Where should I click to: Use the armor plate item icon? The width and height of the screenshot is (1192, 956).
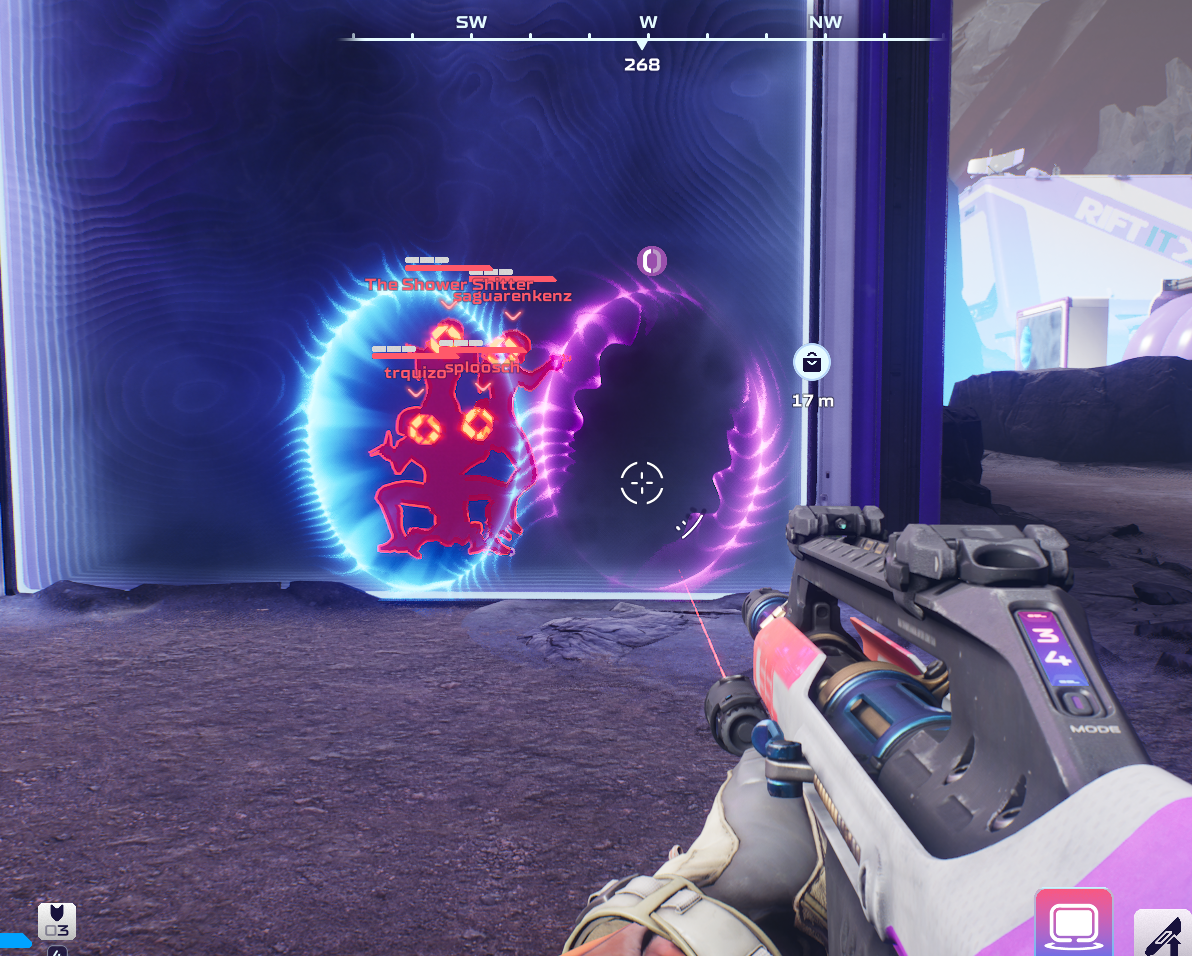tap(56, 921)
